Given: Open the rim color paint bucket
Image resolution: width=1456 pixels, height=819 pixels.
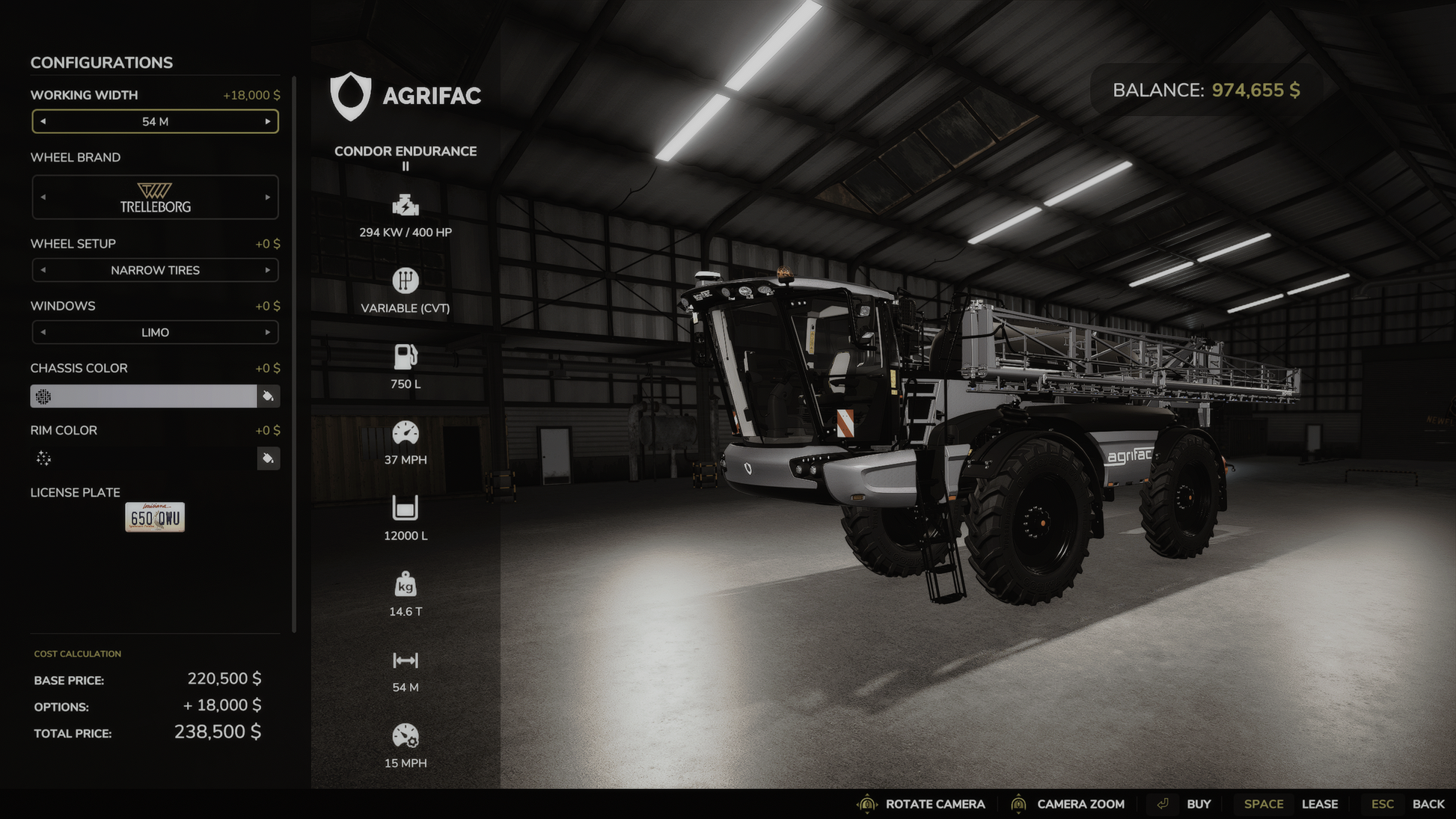Looking at the screenshot, I should pyautogui.click(x=268, y=458).
